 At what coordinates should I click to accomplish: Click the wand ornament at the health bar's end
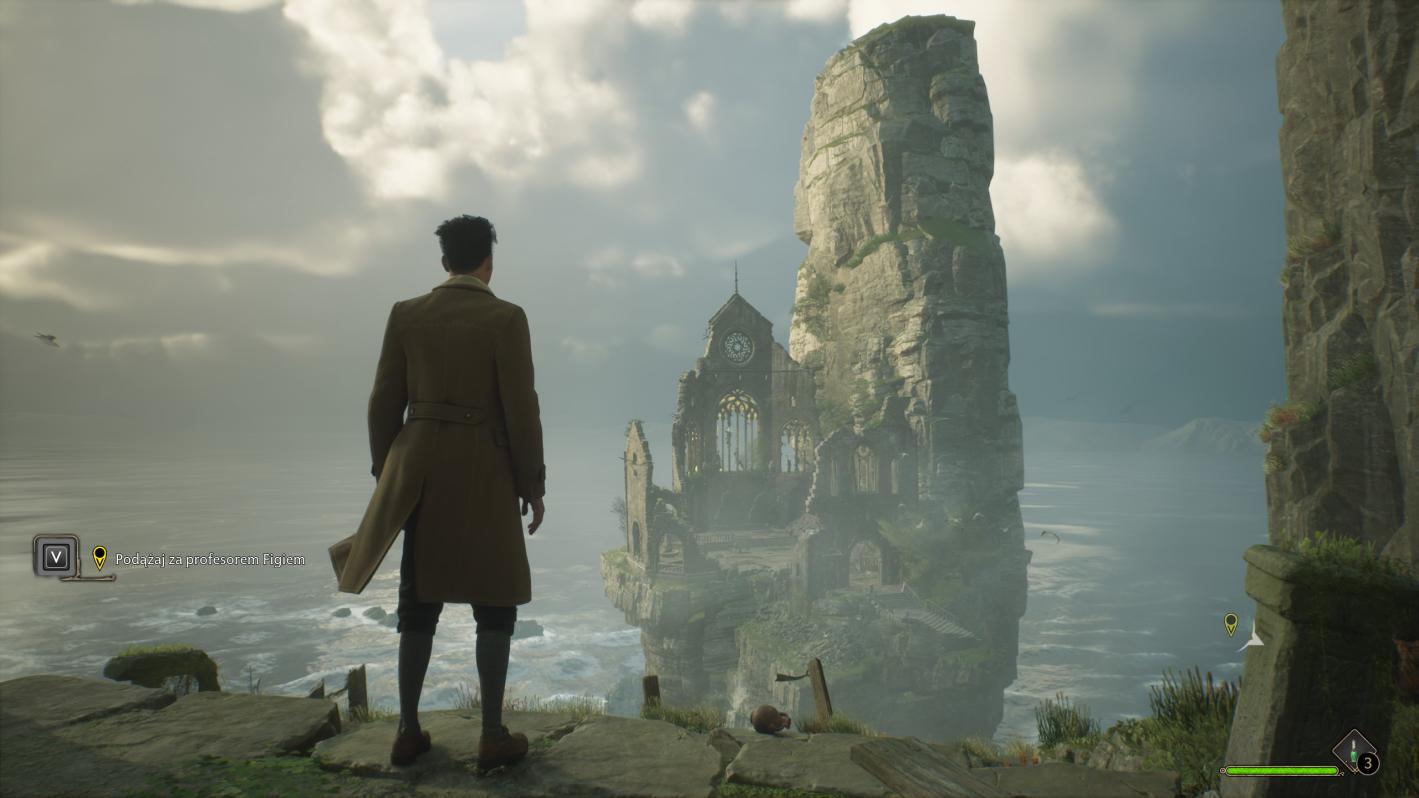[x=1343, y=772]
